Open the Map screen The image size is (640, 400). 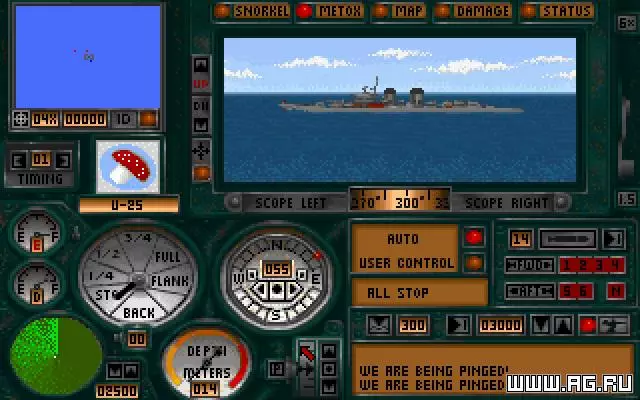[x=402, y=12]
